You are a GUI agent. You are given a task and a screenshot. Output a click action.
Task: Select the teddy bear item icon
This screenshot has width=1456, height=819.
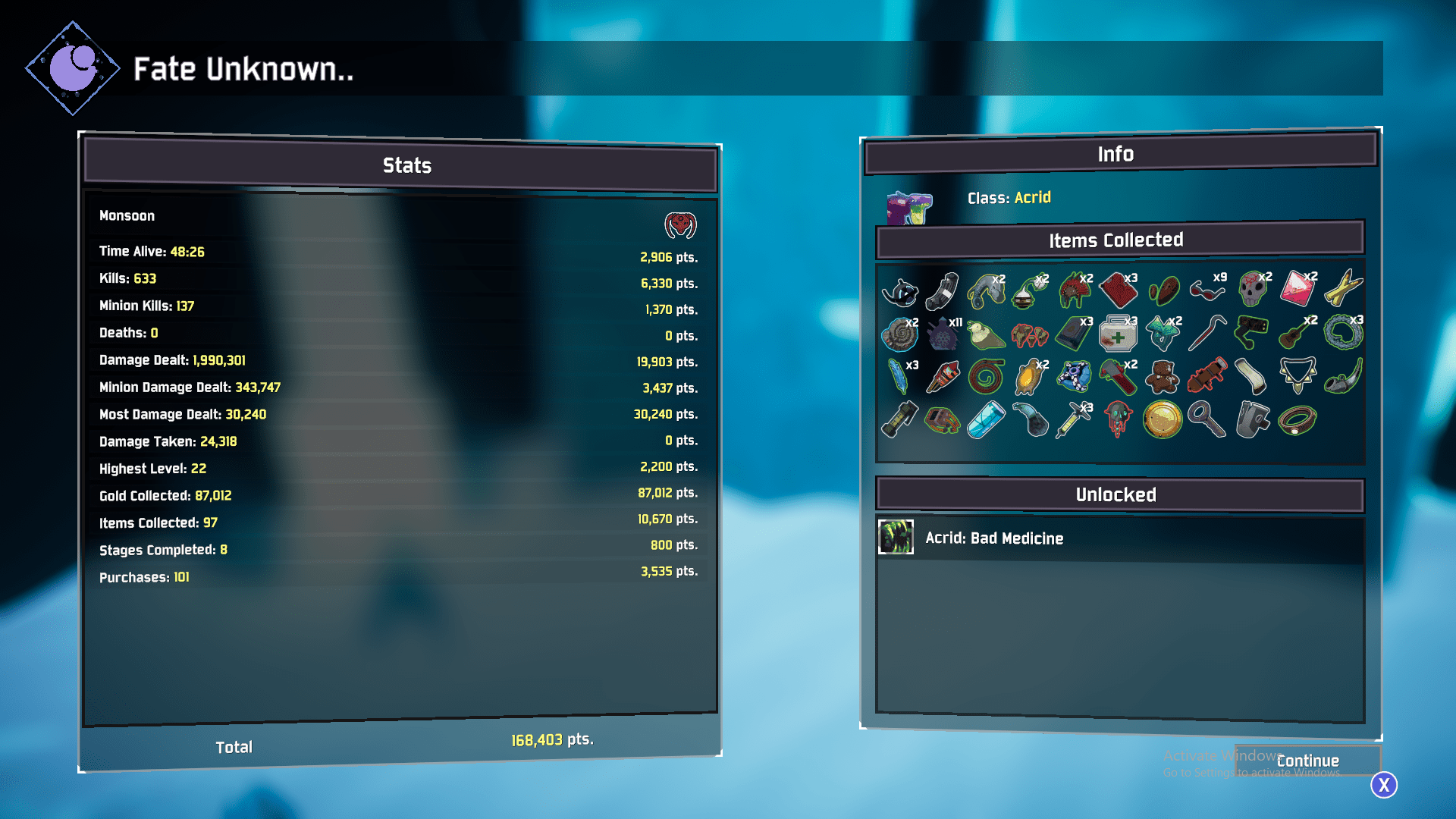coord(1161,378)
